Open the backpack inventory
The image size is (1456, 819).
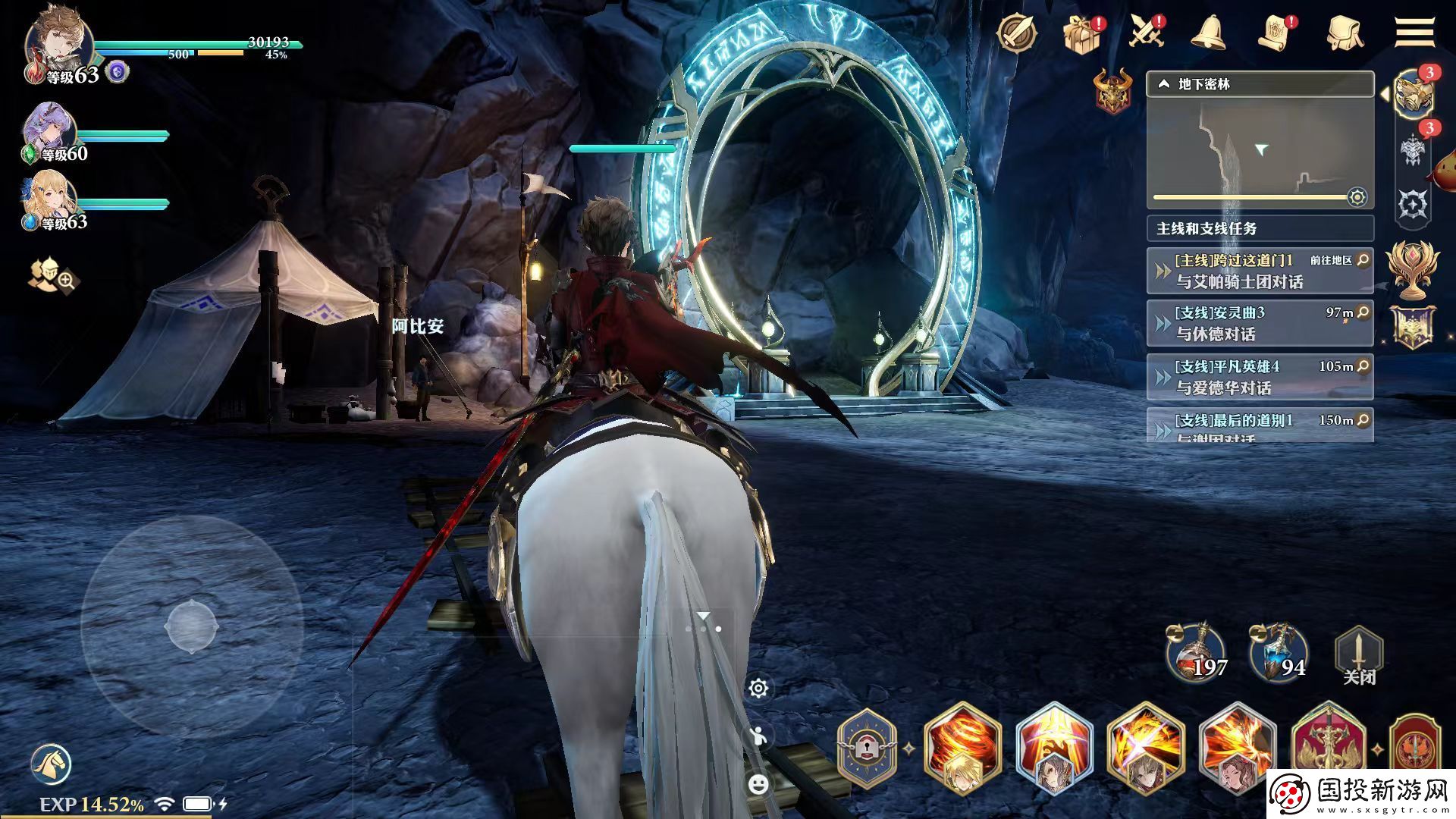coord(1345,33)
